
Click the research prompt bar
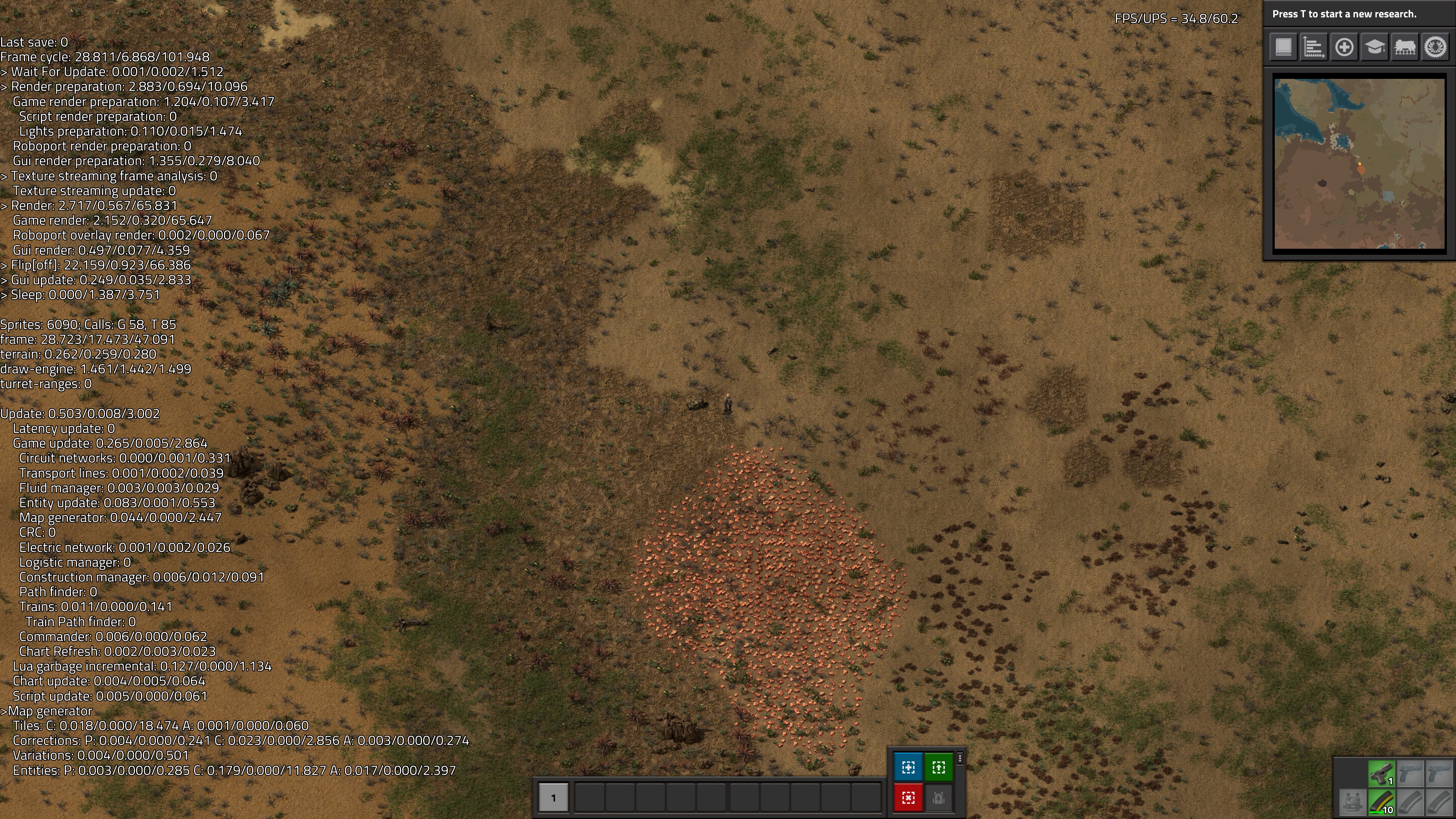[x=1359, y=14]
